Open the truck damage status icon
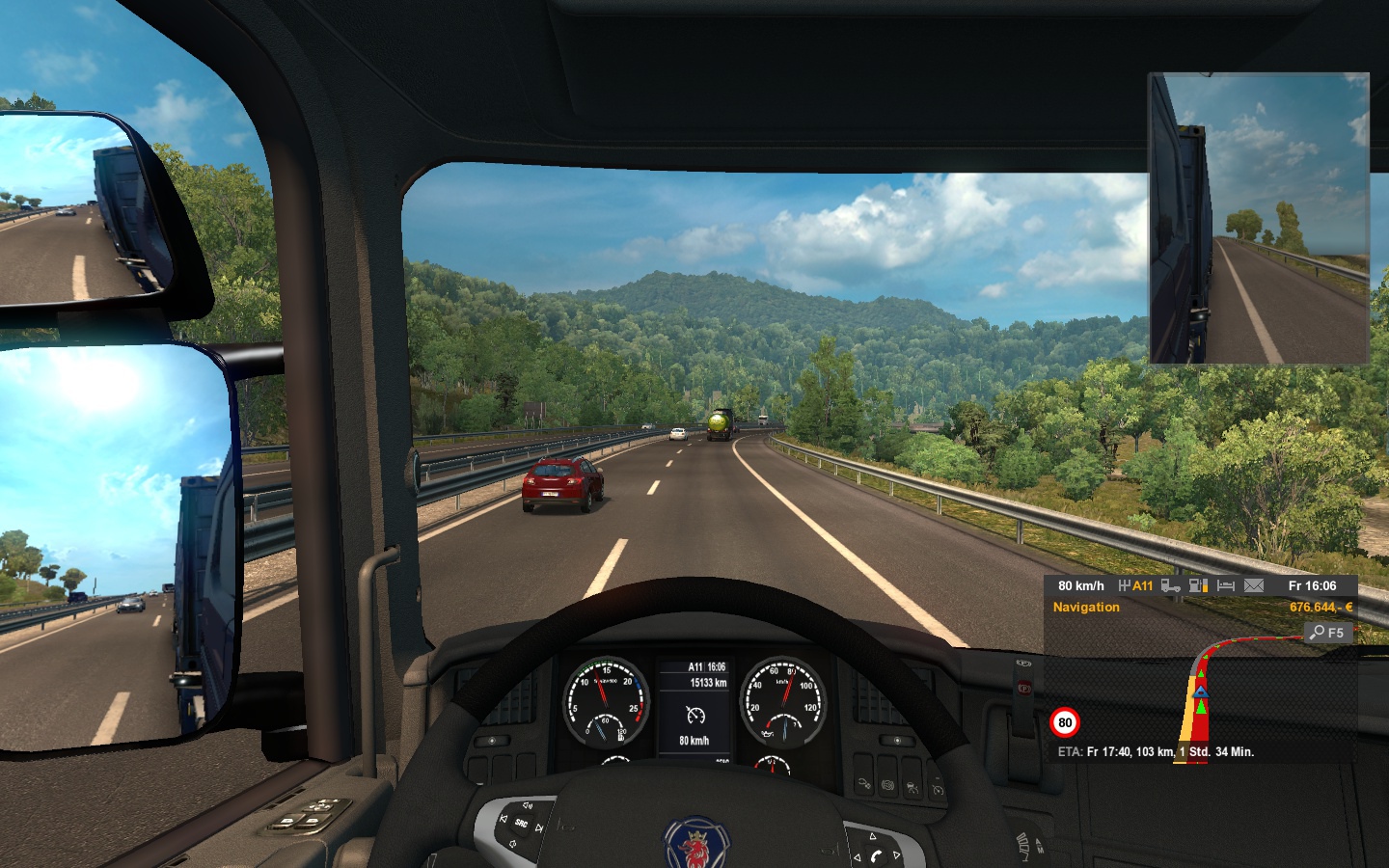Viewport: 1389px width, 868px height. click(x=1170, y=585)
